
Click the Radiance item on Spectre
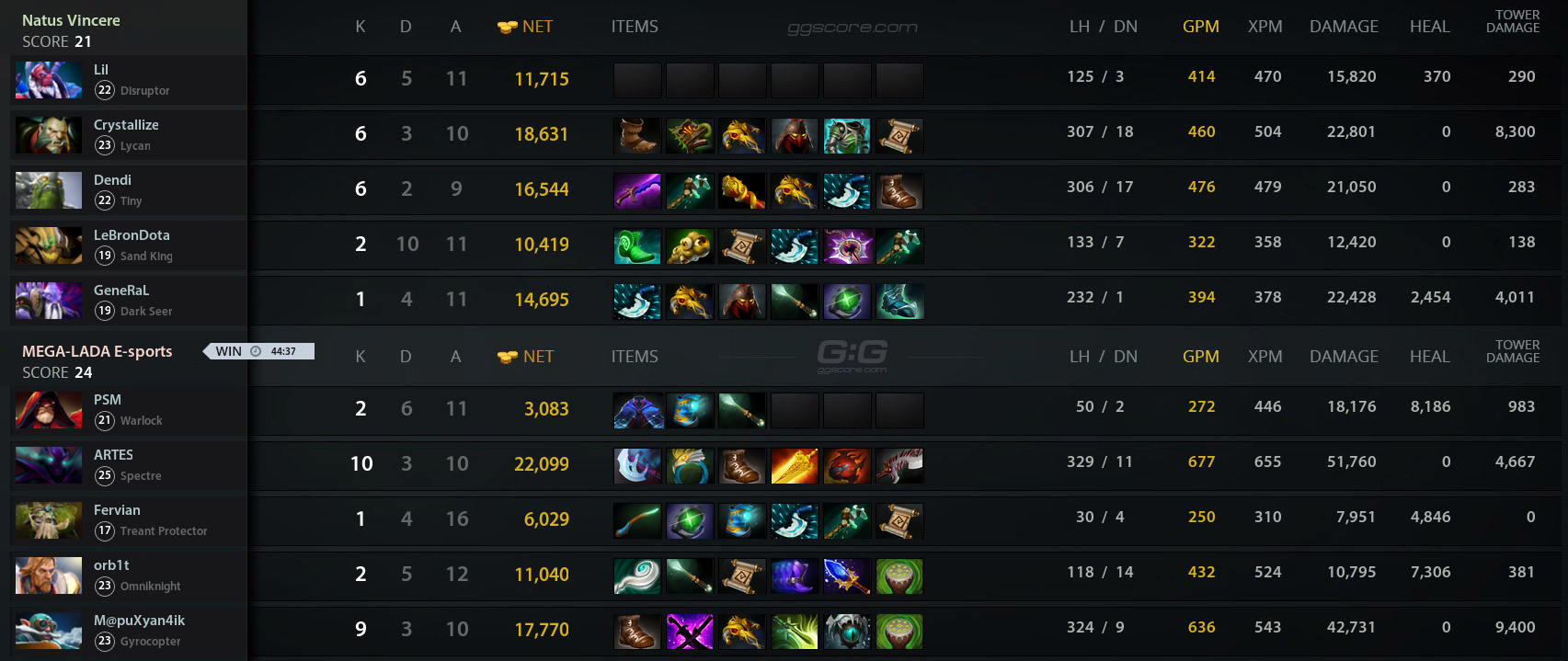795,466
